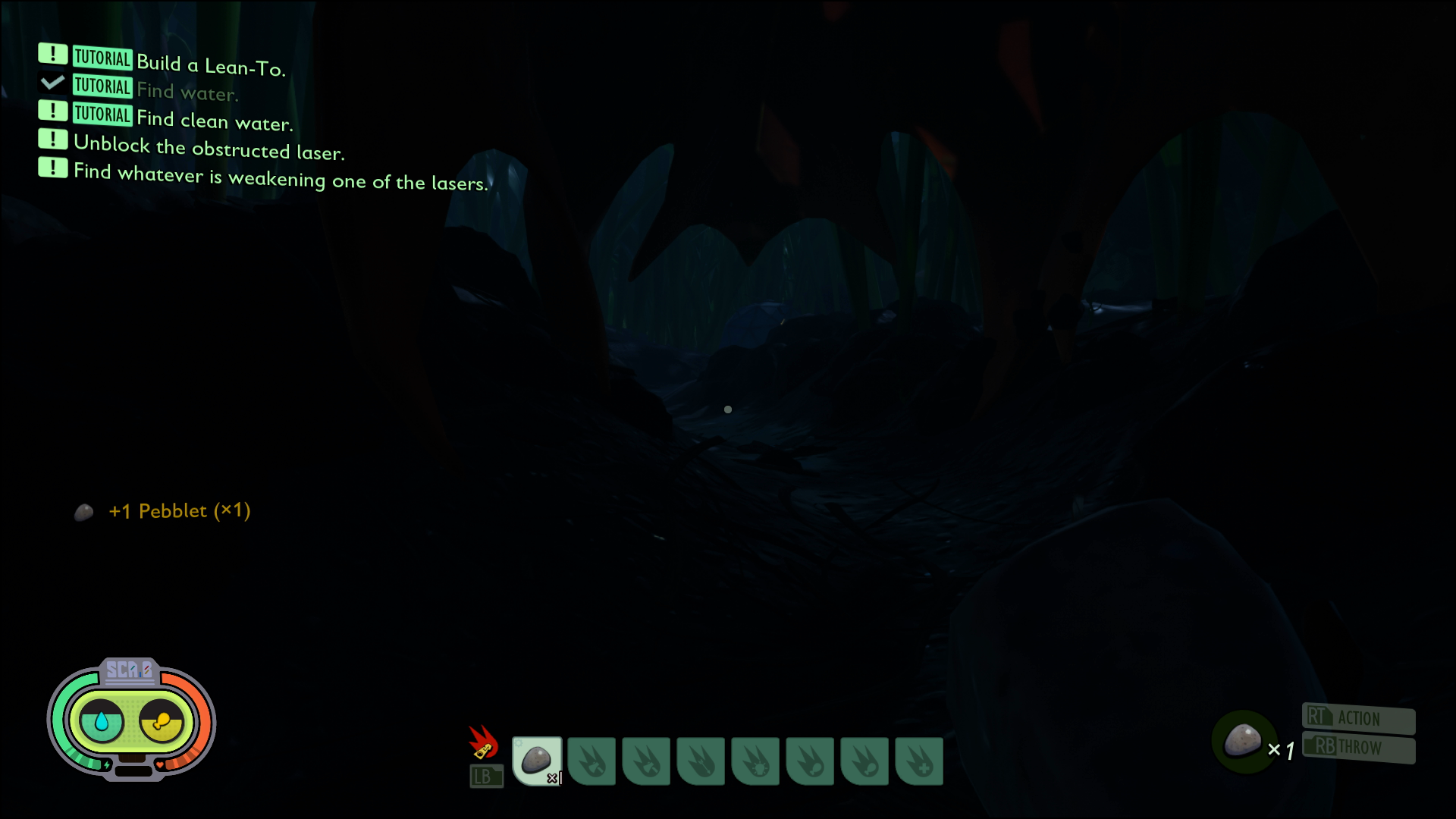
Task: Click the exclamation marker on Find clean water
Action: pos(52,111)
